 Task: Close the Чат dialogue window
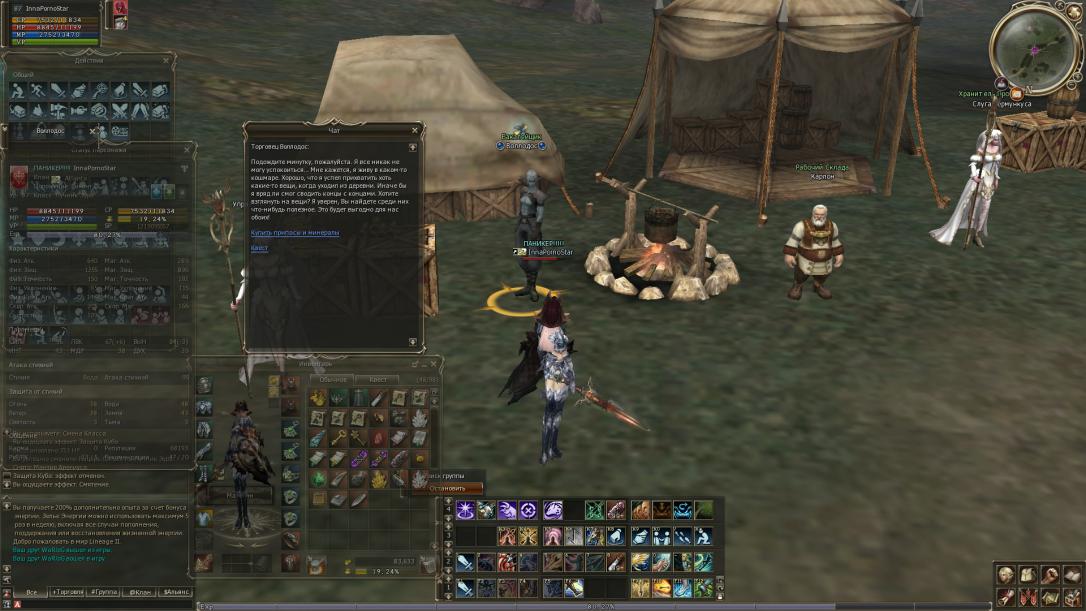click(415, 130)
